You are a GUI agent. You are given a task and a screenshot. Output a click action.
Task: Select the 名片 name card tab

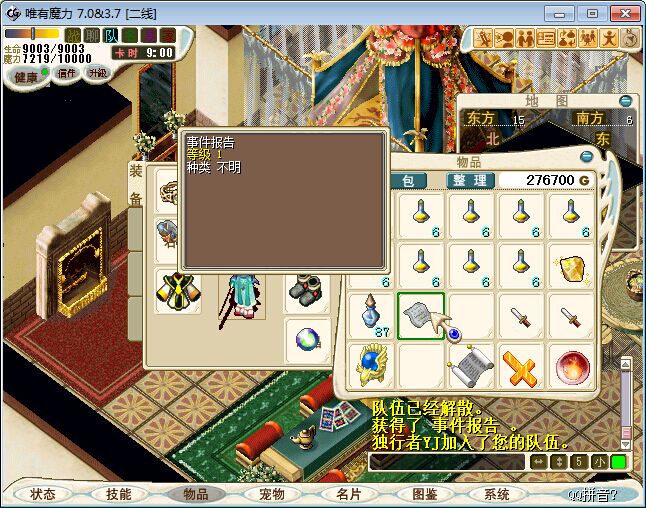(x=349, y=494)
